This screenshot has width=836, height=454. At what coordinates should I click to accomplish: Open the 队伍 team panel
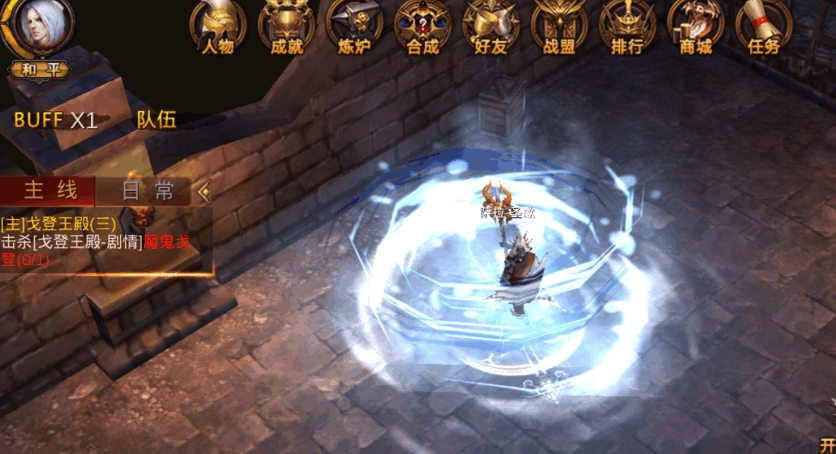157,120
